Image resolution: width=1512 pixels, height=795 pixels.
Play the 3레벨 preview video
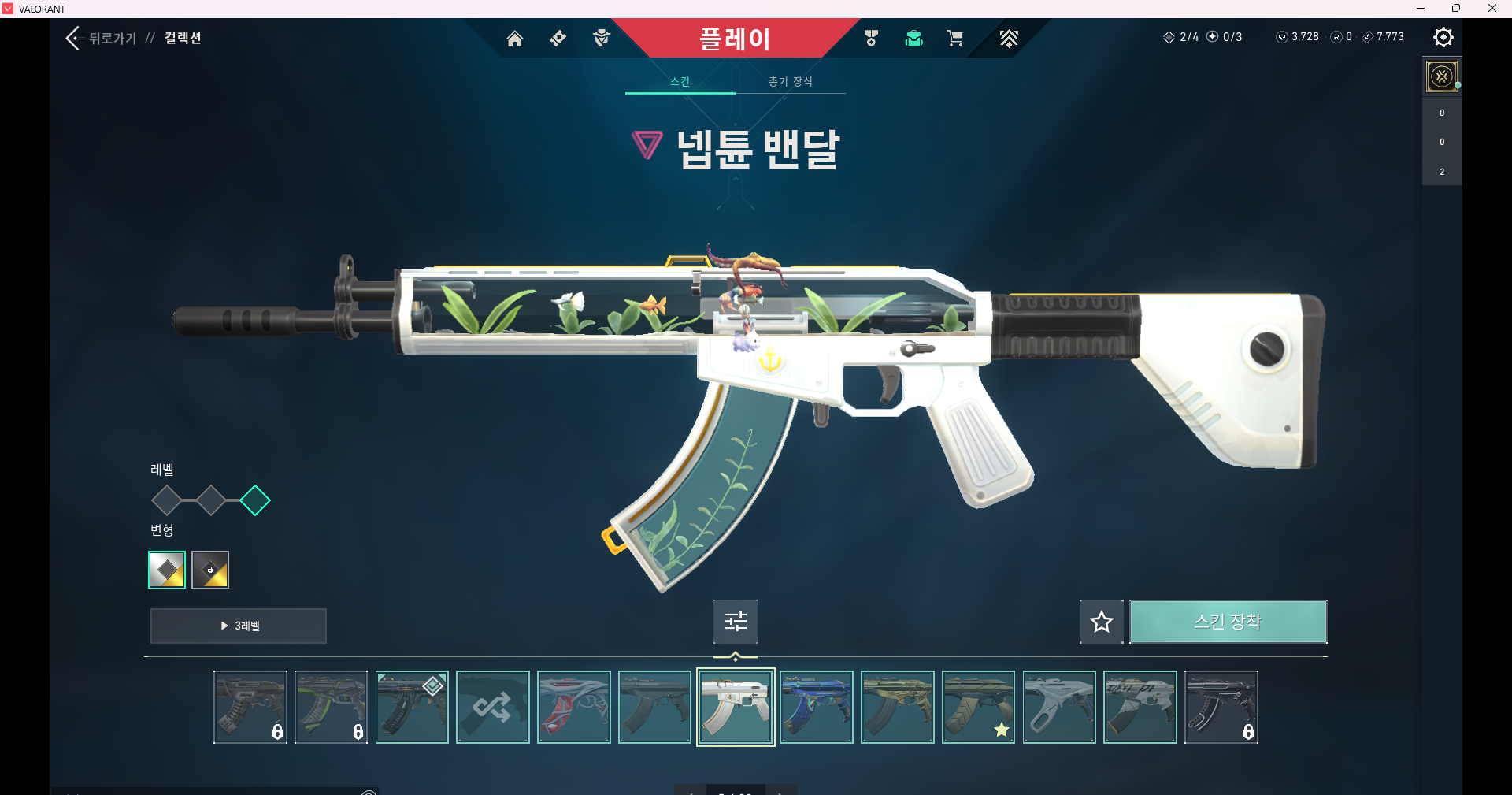[x=238, y=626]
